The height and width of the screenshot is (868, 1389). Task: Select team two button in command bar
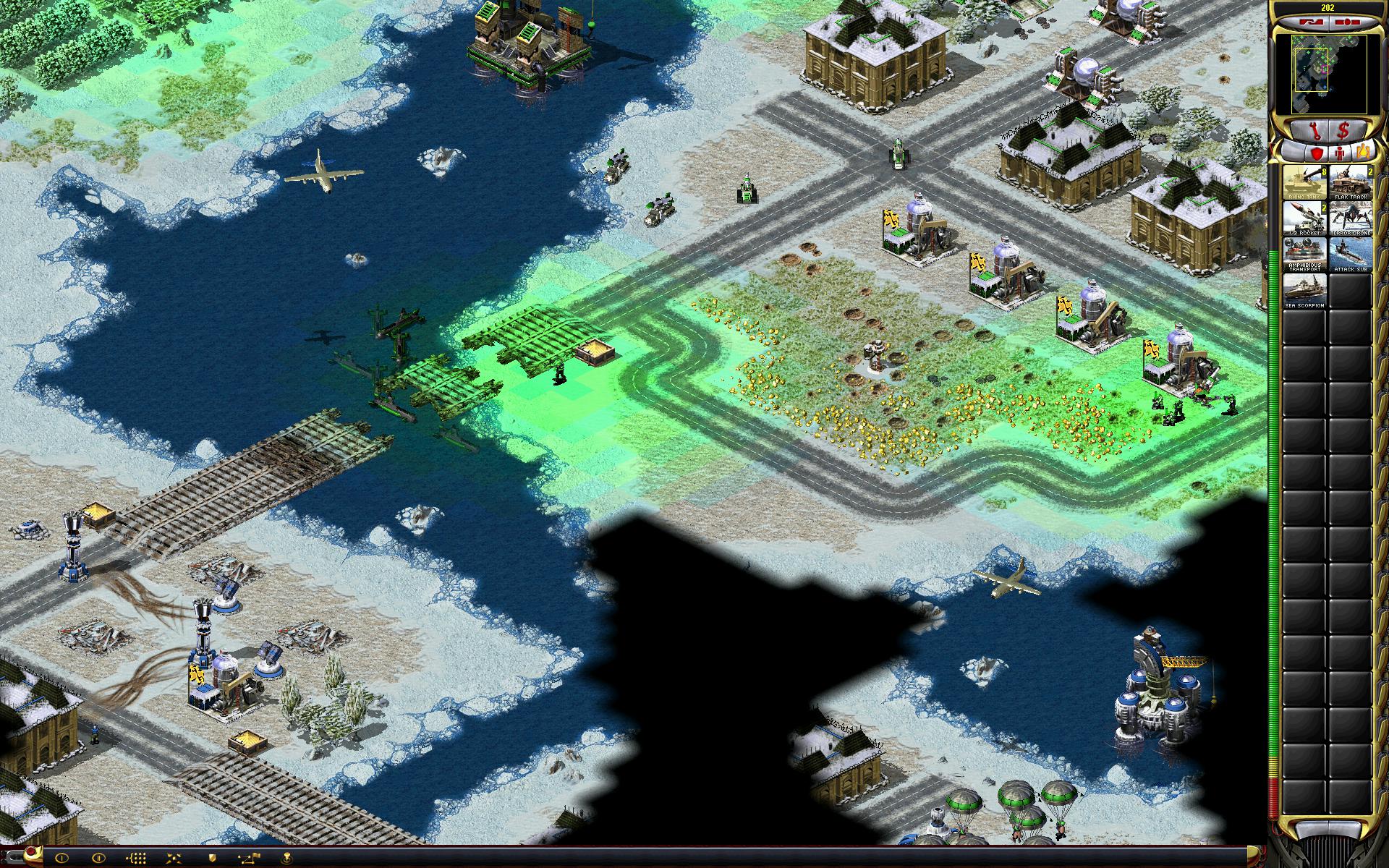click(99, 859)
